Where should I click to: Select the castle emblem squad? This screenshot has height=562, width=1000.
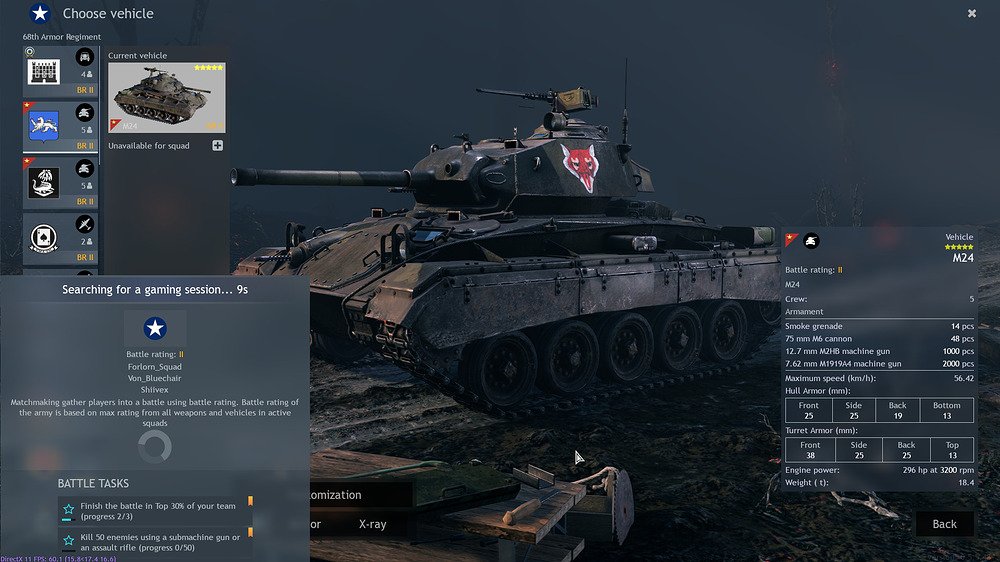[x=61, y=72]
